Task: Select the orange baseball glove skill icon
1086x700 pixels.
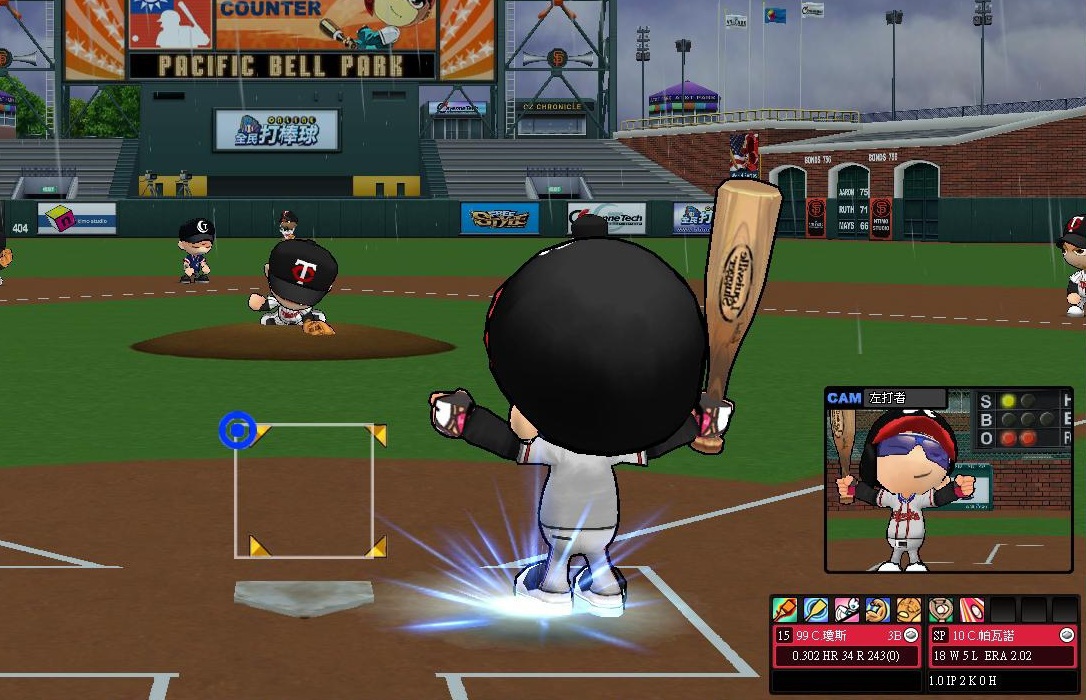Action: [x=909, y=609]
